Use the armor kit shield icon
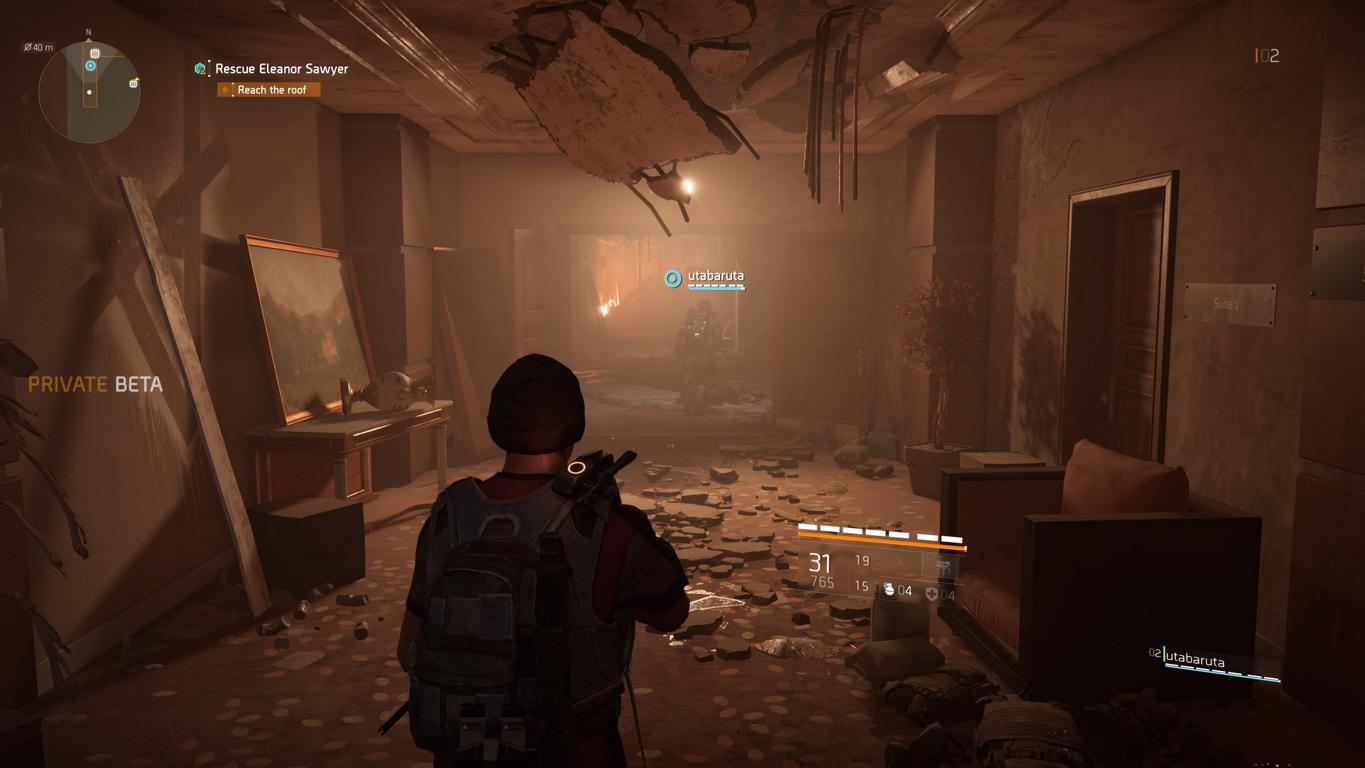The image size is (1365, 768). click(932, 594)
